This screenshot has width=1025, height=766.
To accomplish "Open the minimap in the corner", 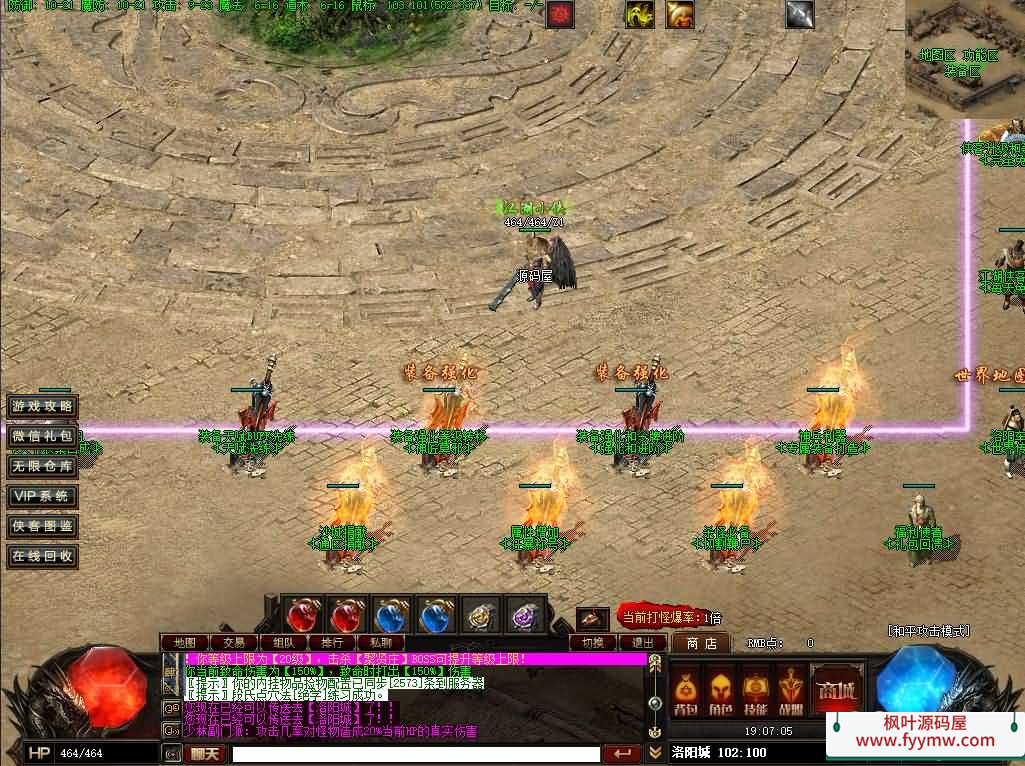I will pyautogui.click(x=964, y=58).
